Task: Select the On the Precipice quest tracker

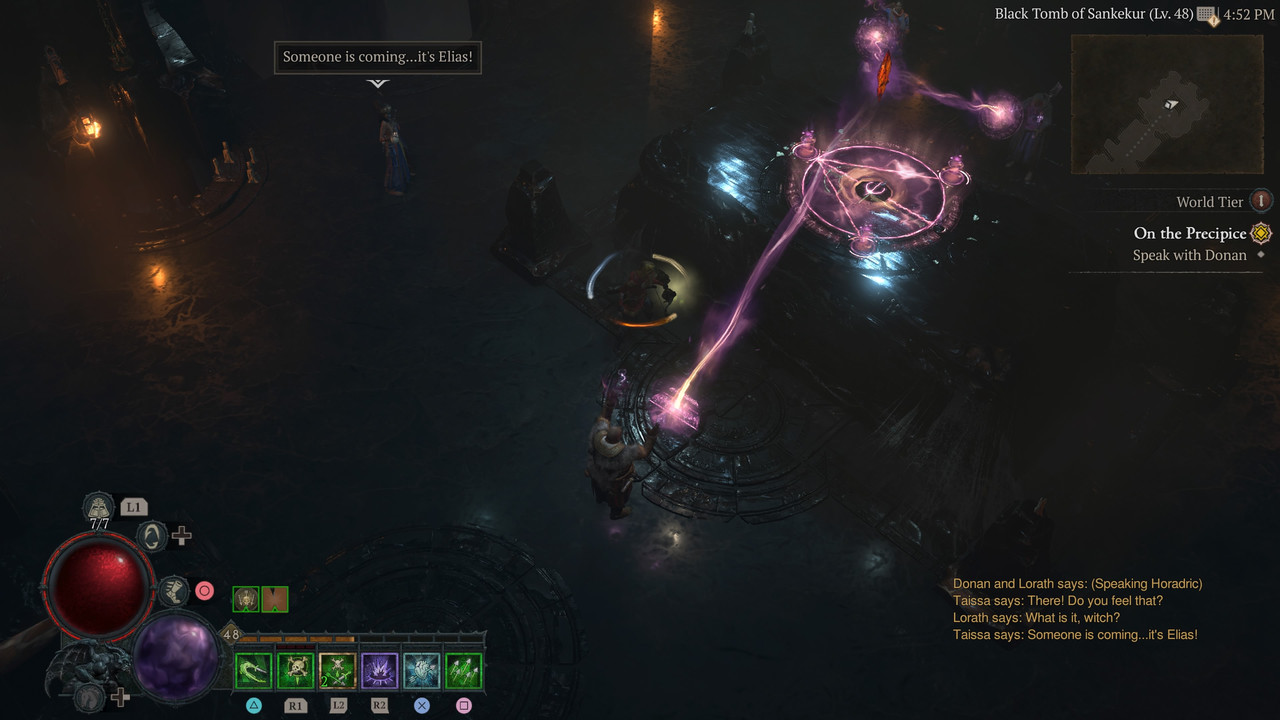Action: point(1189,233)
